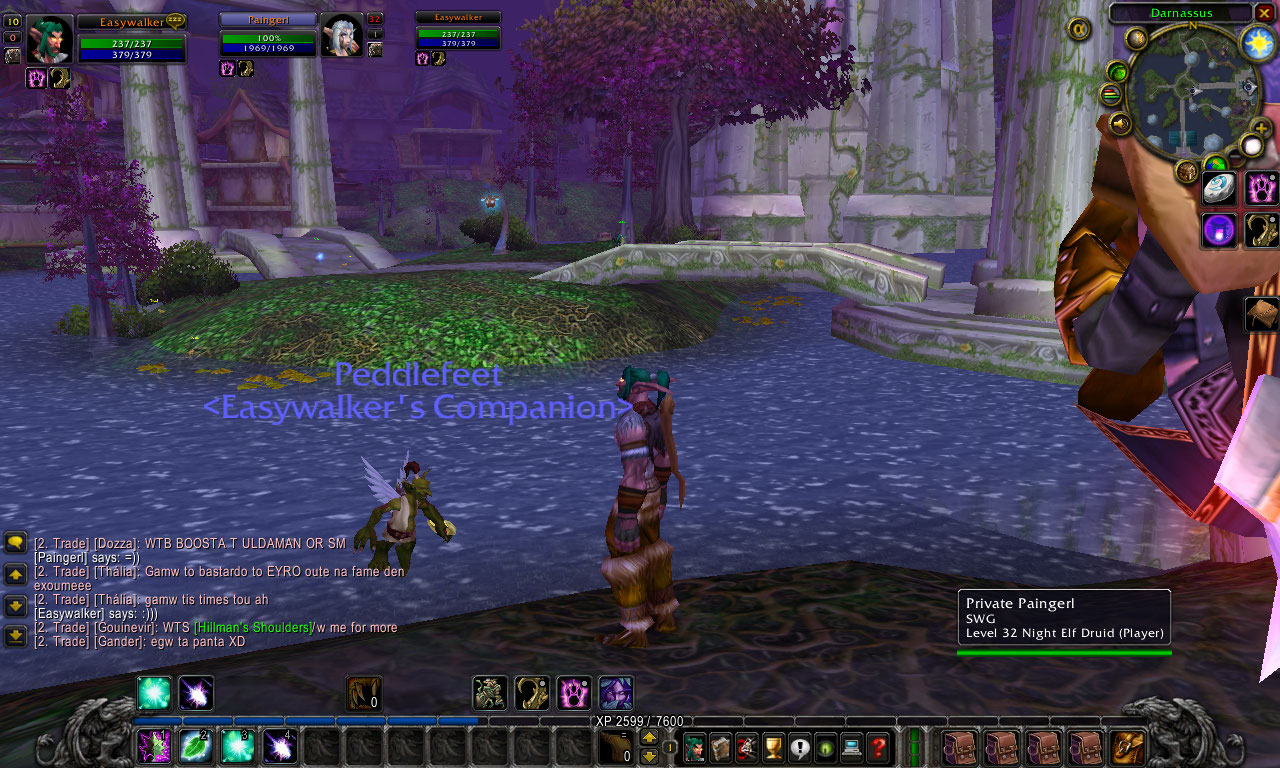
Task: Page down the action bar arrow
Action: [649, 756]
